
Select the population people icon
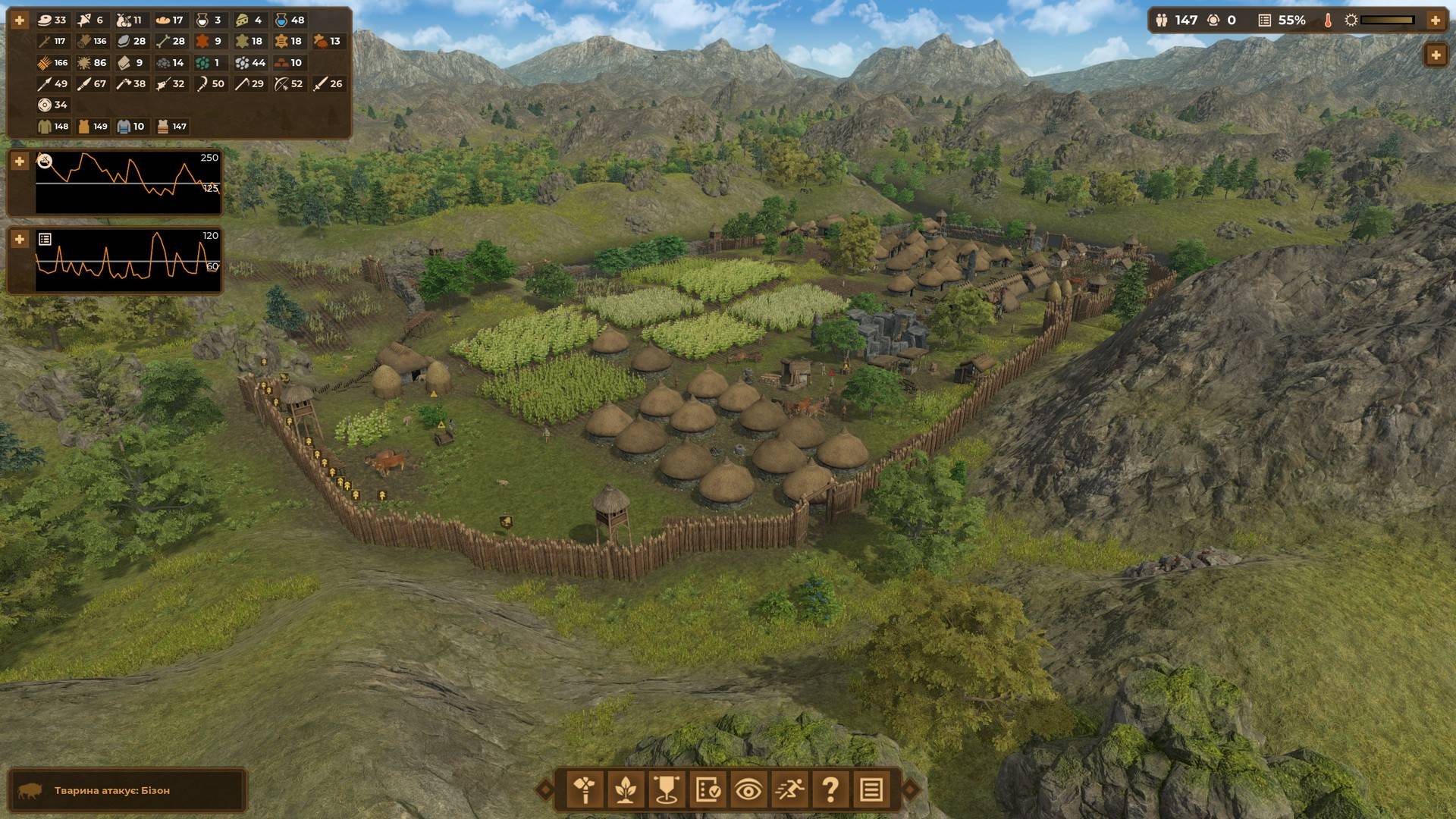click(1162, 20)
